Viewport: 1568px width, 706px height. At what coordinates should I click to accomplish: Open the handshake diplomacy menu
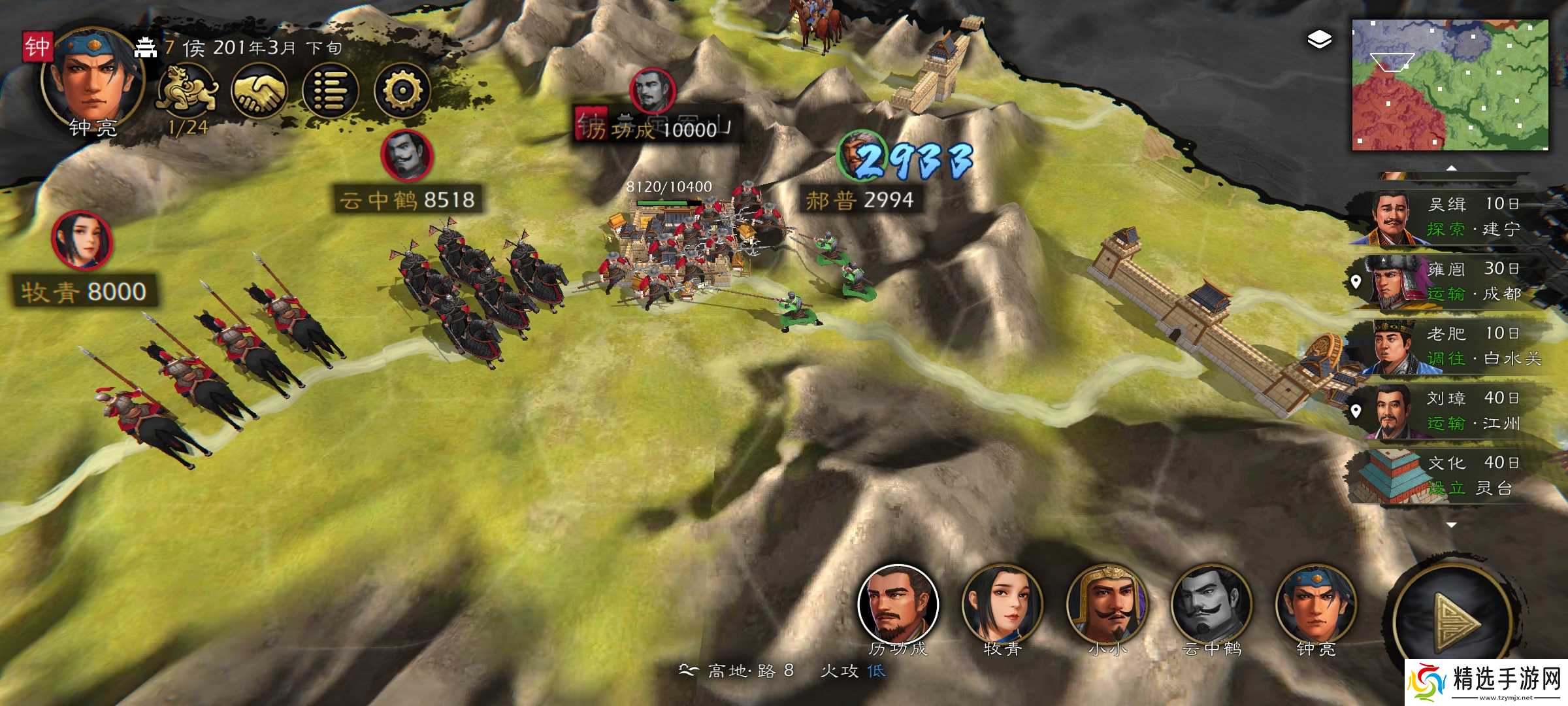(259, 92)
